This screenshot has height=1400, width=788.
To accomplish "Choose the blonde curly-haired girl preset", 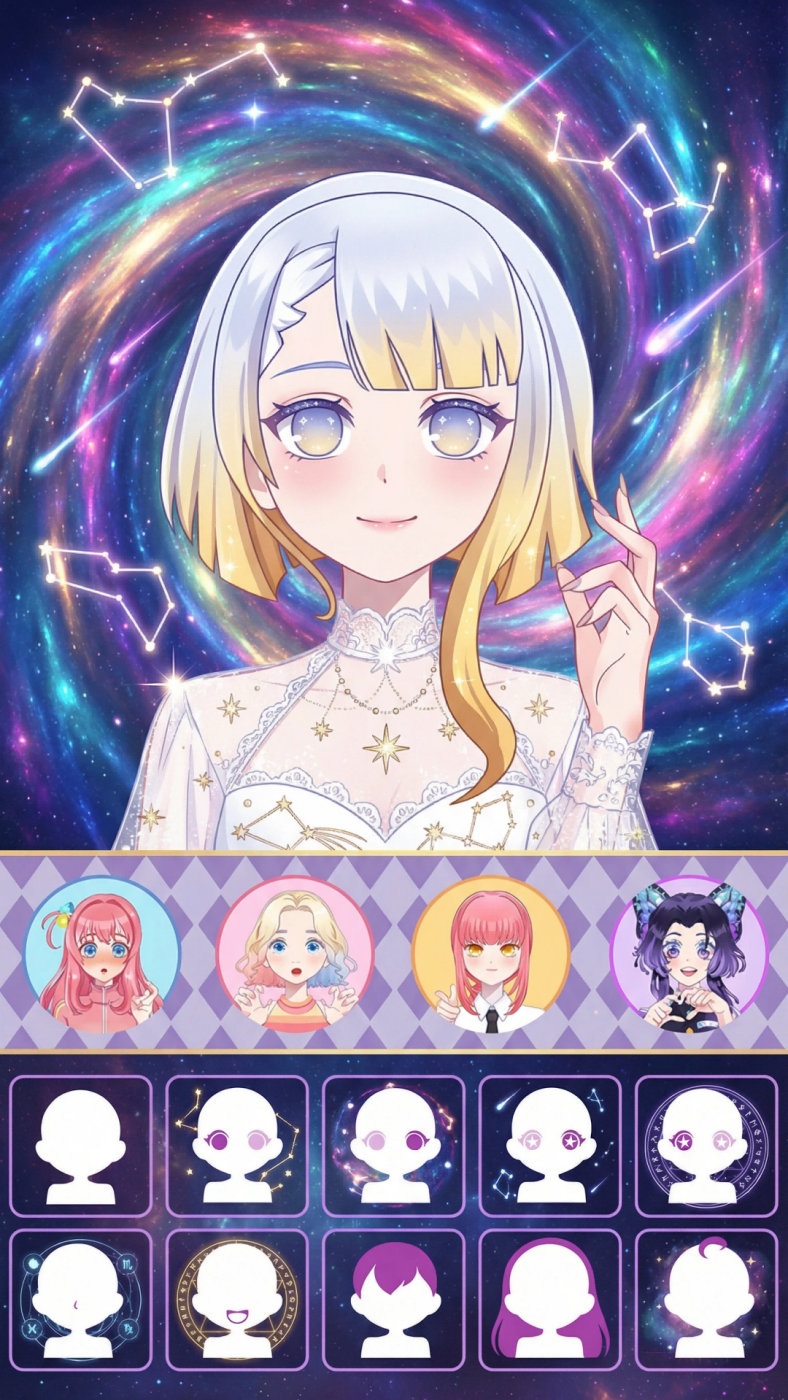I will [x=295, y=954].
